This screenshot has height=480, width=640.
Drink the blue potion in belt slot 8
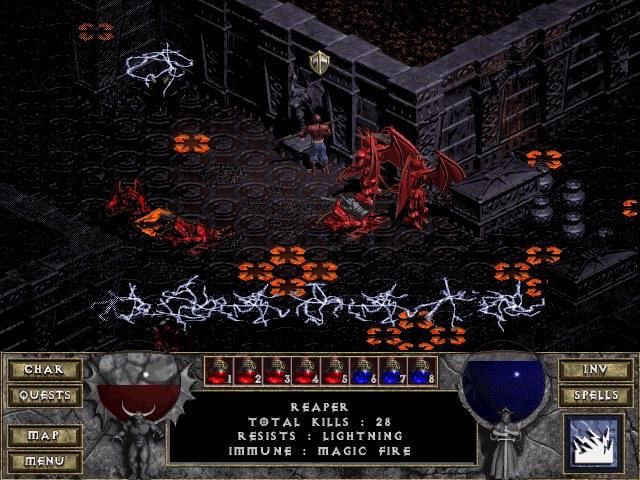coord(422,371)
